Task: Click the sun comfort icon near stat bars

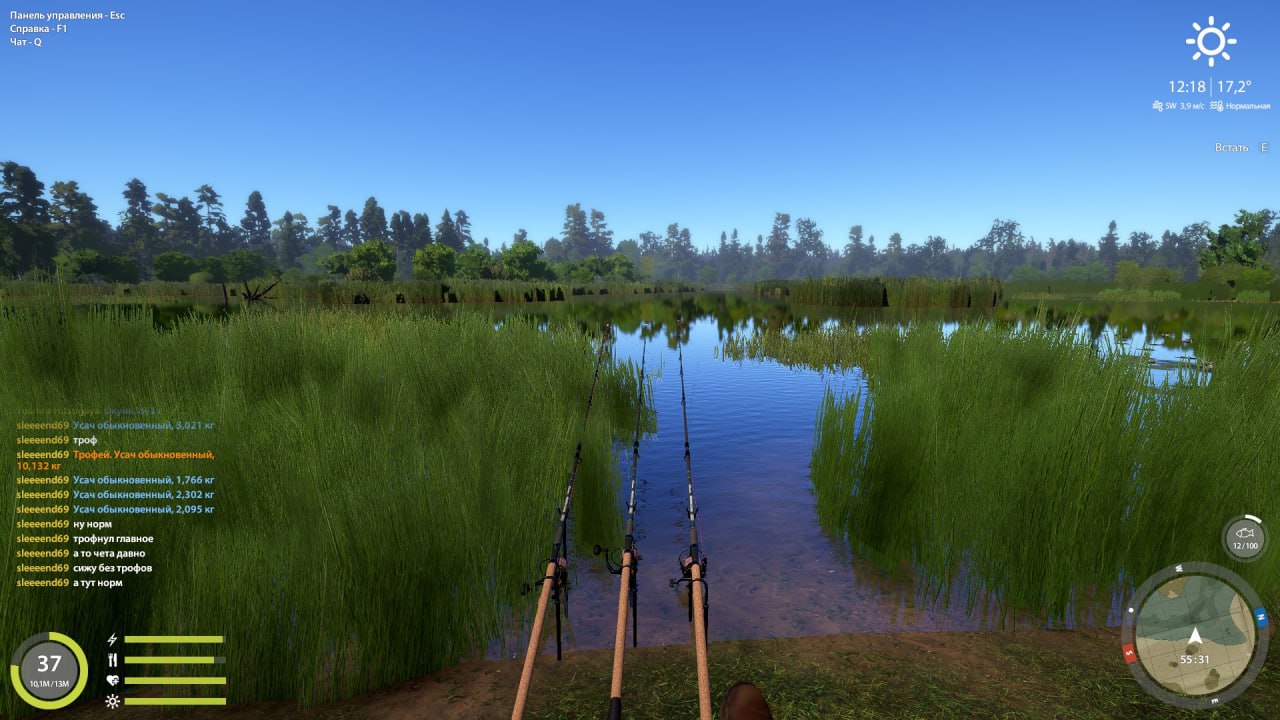Action: point(110,699)
